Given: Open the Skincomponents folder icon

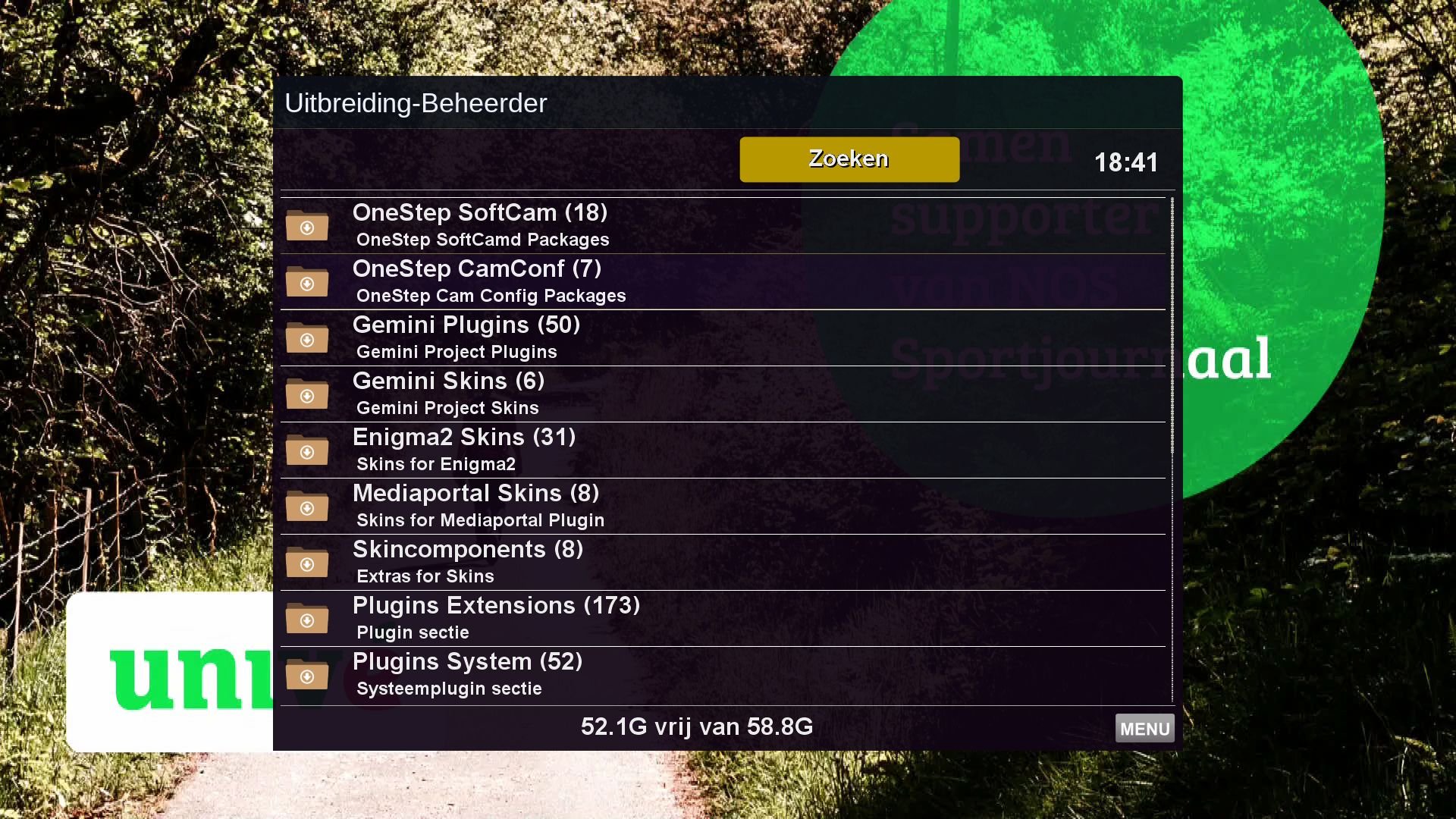Looking at the screenshot, I should 306,563.
